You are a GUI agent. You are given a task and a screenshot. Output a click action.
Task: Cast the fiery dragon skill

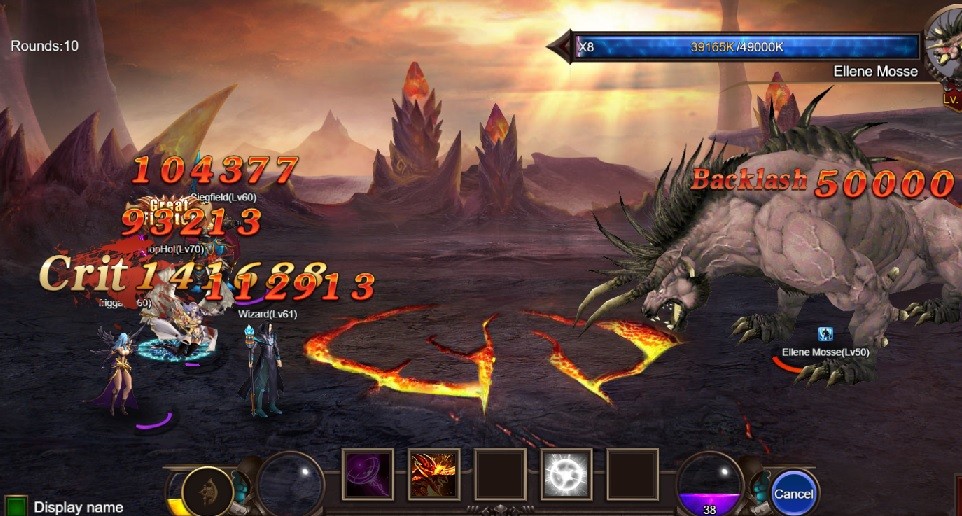pyautogui.click(x=434, y=473)
